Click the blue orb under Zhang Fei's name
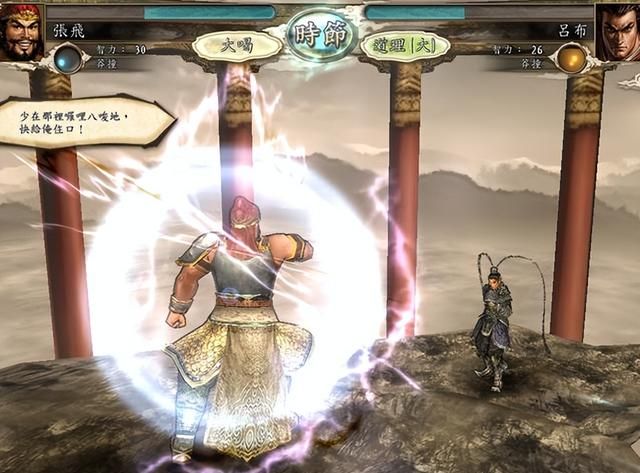 click(x=69, y=58)
